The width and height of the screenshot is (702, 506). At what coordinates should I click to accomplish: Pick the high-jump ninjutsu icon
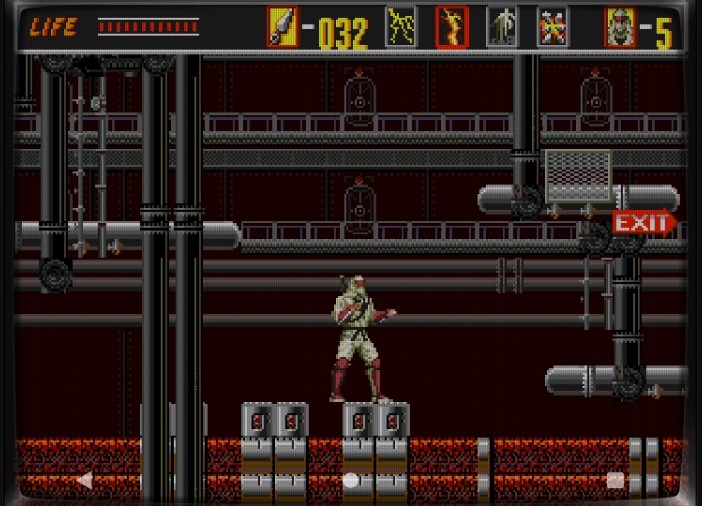click(x=502, y=27)
